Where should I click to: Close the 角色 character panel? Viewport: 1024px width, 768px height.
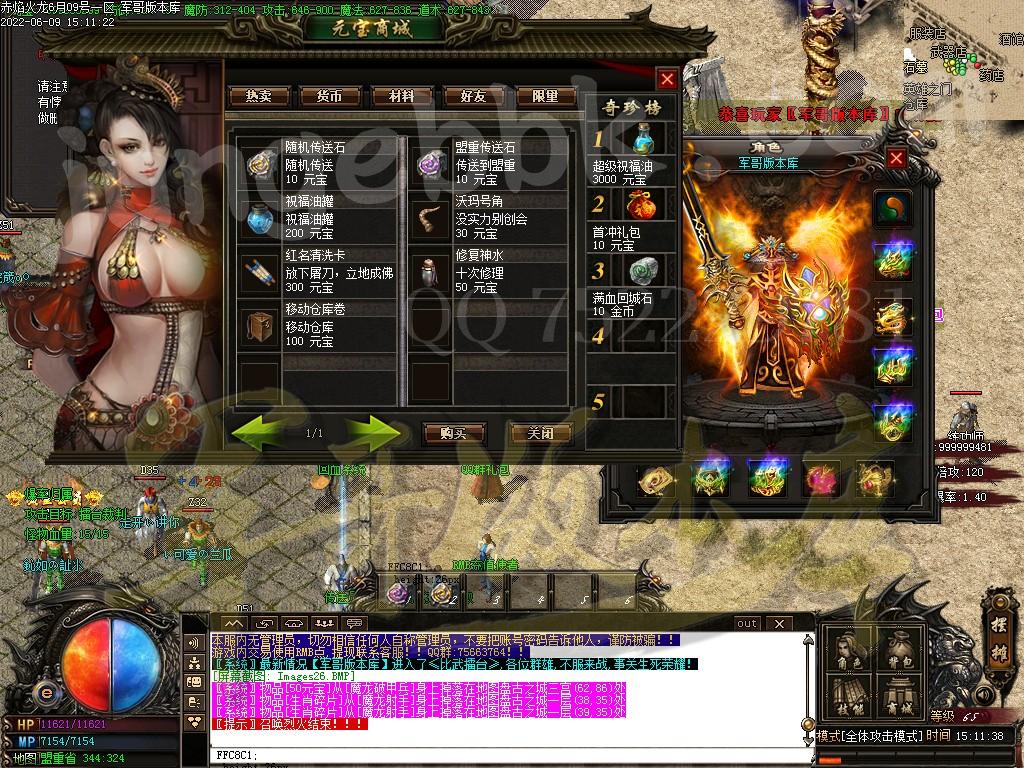tap(896, 158)
